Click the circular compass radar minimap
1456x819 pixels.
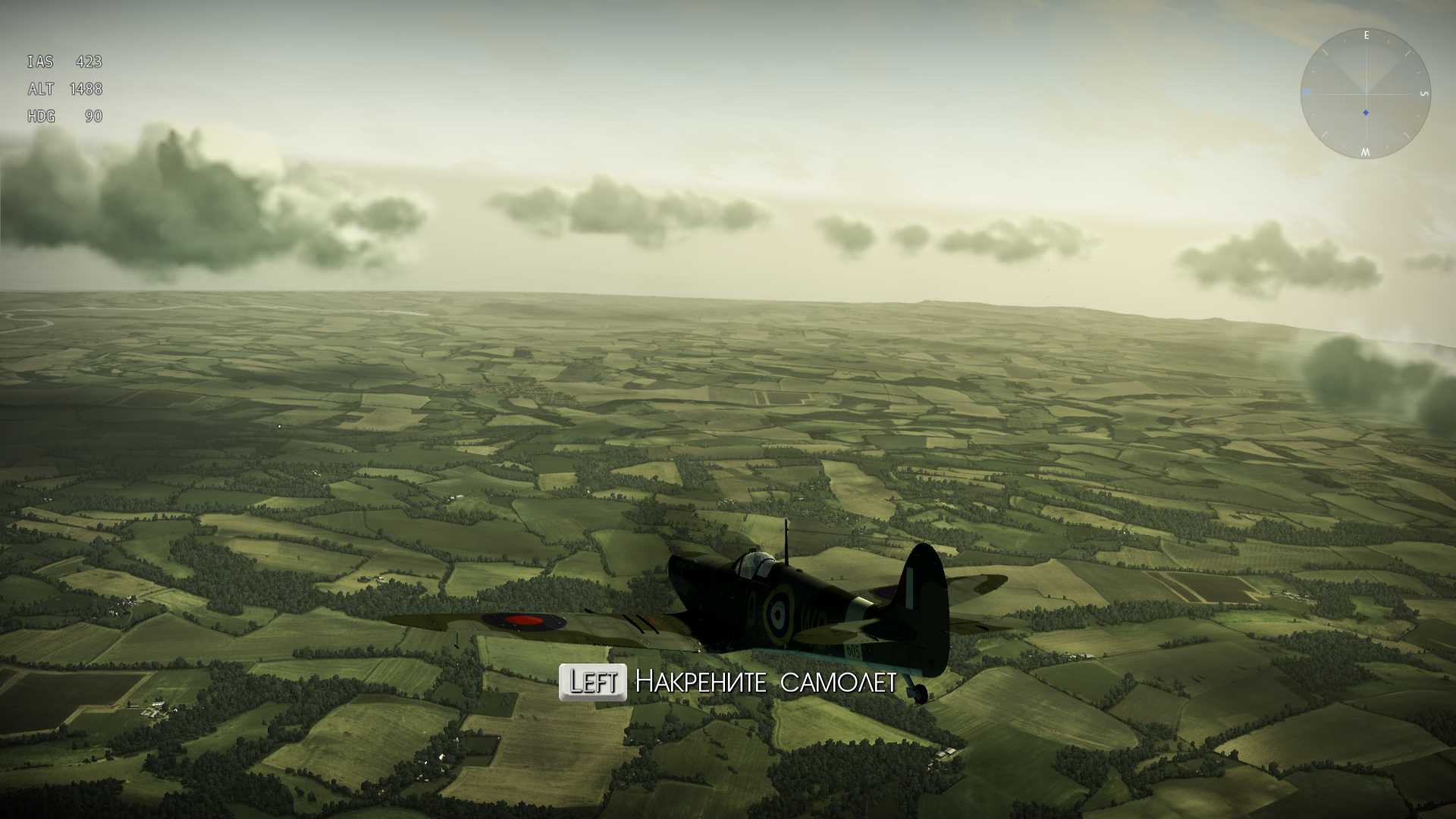(1365, 93)
